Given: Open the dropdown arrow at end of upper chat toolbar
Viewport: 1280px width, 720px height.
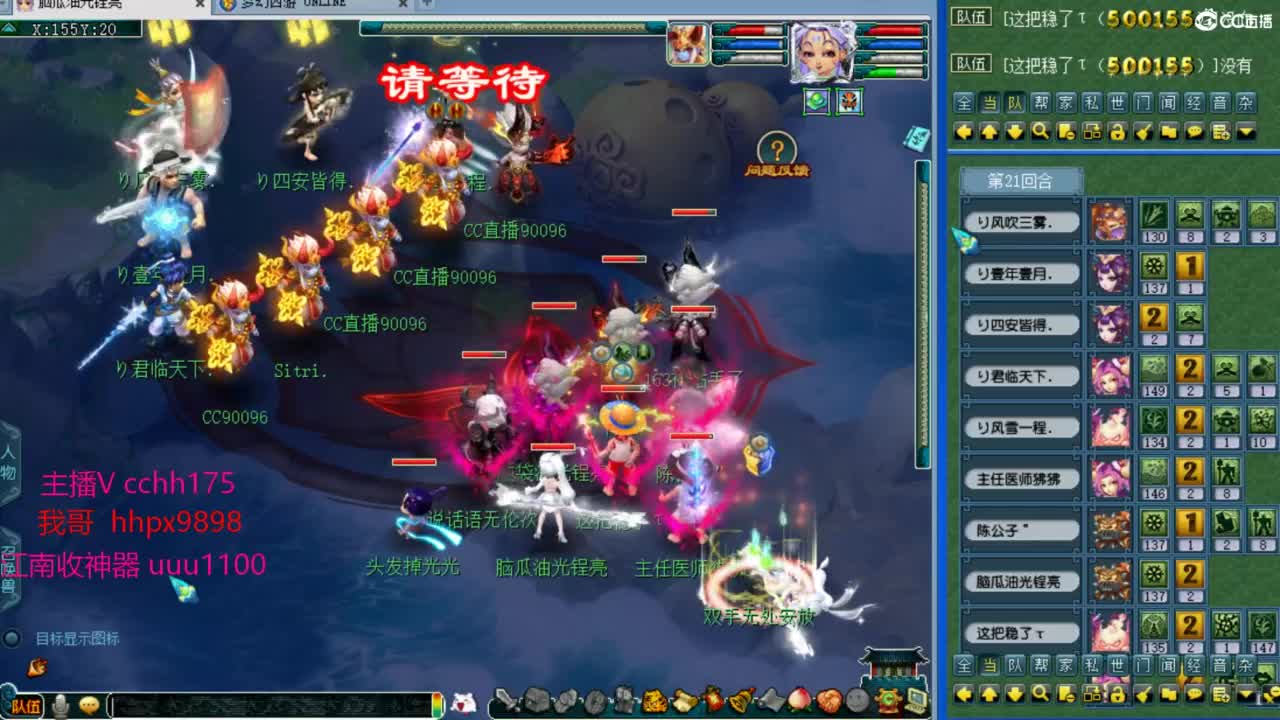Looking at the screenshot, I should point(1247,131).
